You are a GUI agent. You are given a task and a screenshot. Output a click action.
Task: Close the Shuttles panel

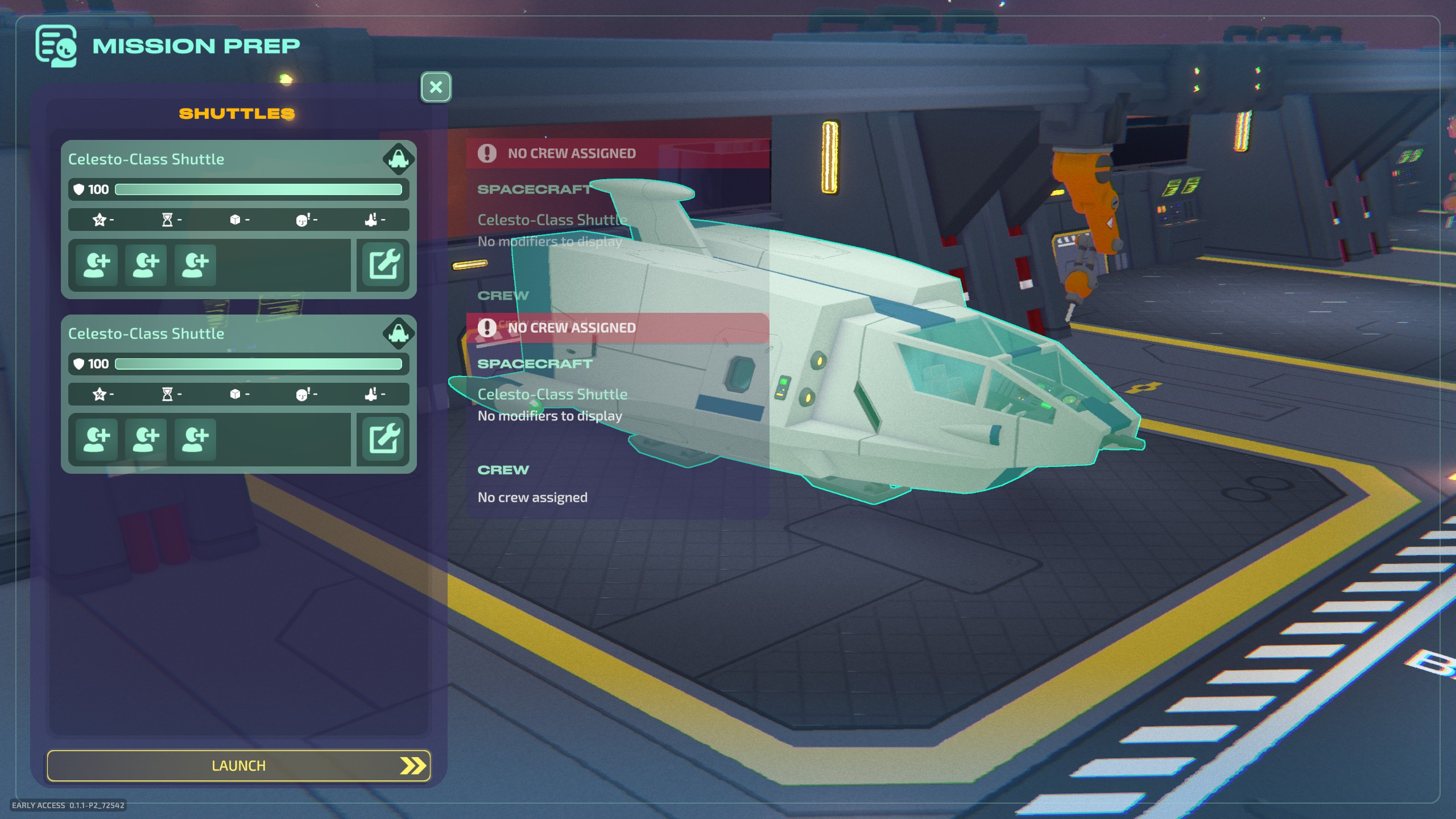[436, 87]
